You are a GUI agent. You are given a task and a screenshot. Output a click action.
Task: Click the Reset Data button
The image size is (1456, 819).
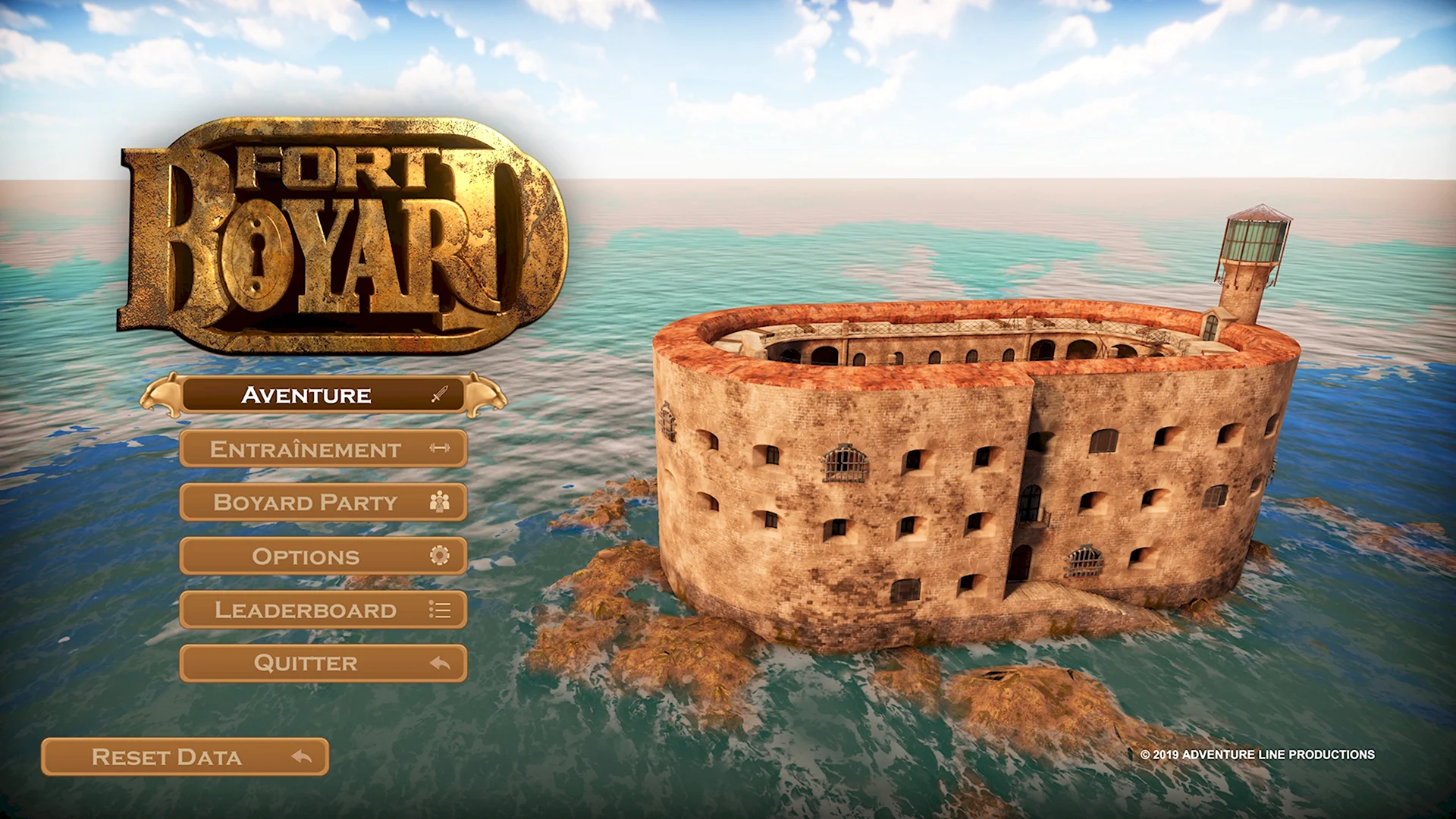point(185,757)
